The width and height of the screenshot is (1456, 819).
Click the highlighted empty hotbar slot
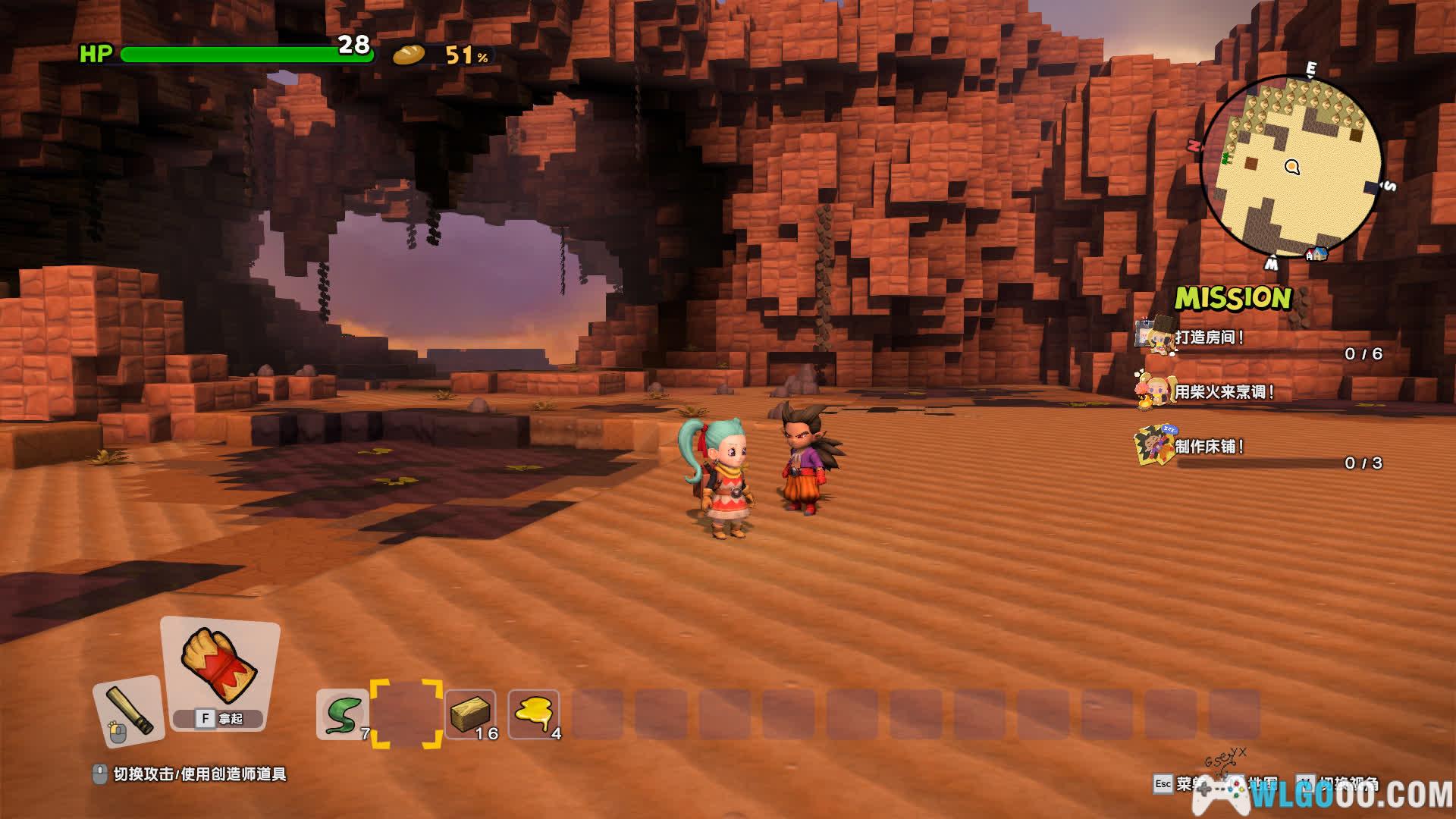pos(406,714)
